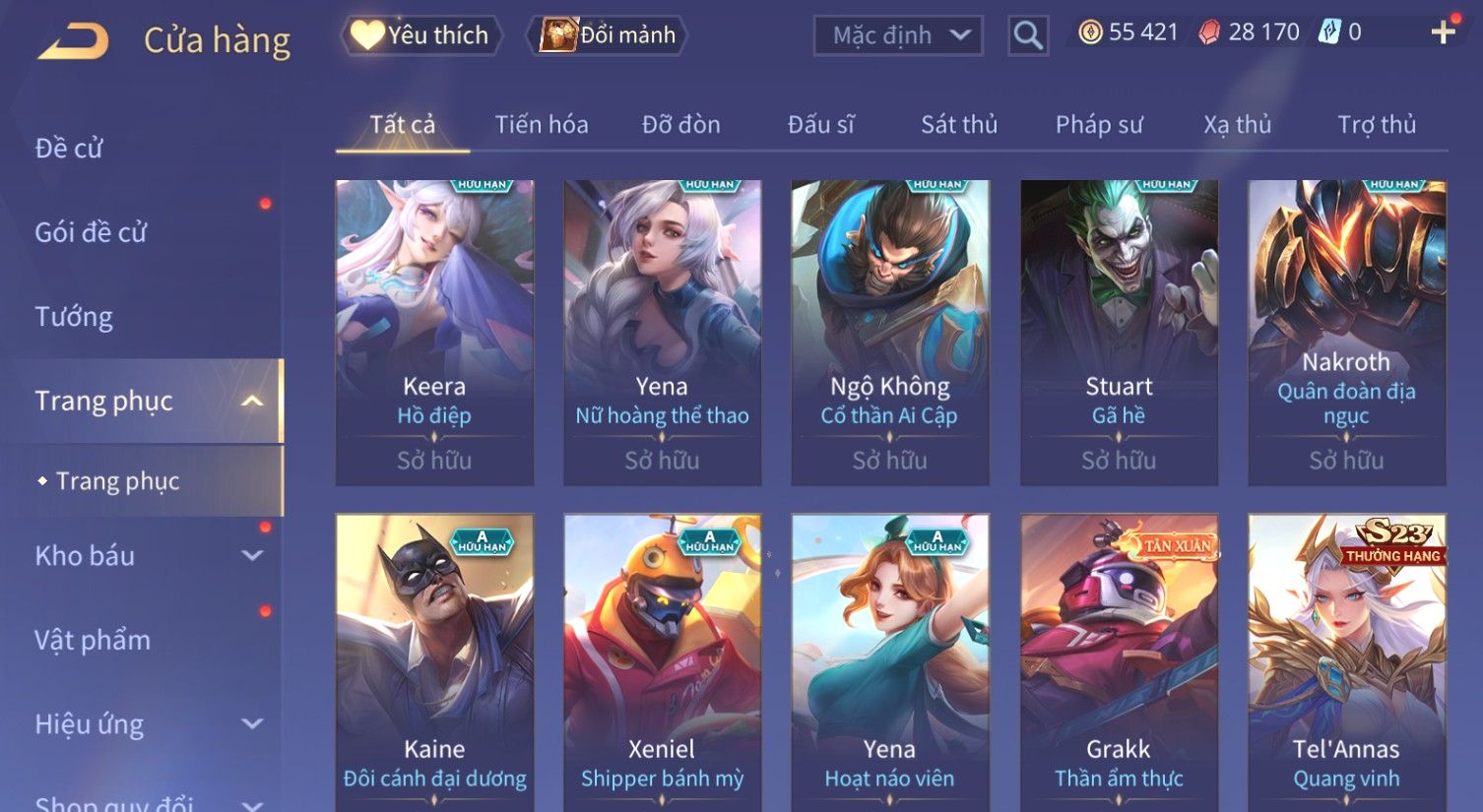Go back using the return arrow
Image resolution: width=1483 pixels, height=812 pixels.
[73, 41]
